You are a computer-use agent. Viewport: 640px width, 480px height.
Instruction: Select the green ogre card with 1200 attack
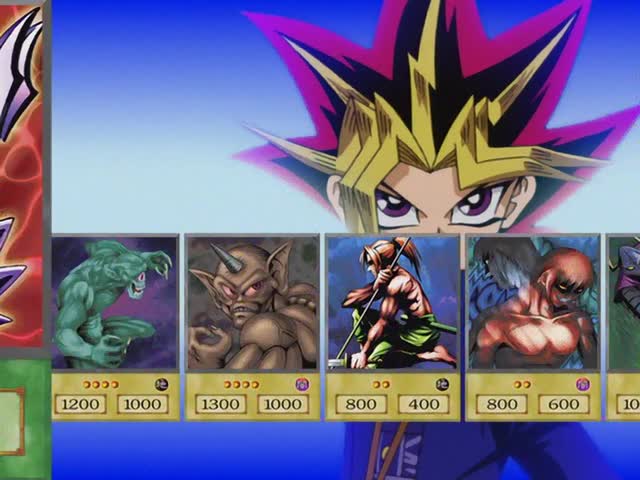(115, 325)
